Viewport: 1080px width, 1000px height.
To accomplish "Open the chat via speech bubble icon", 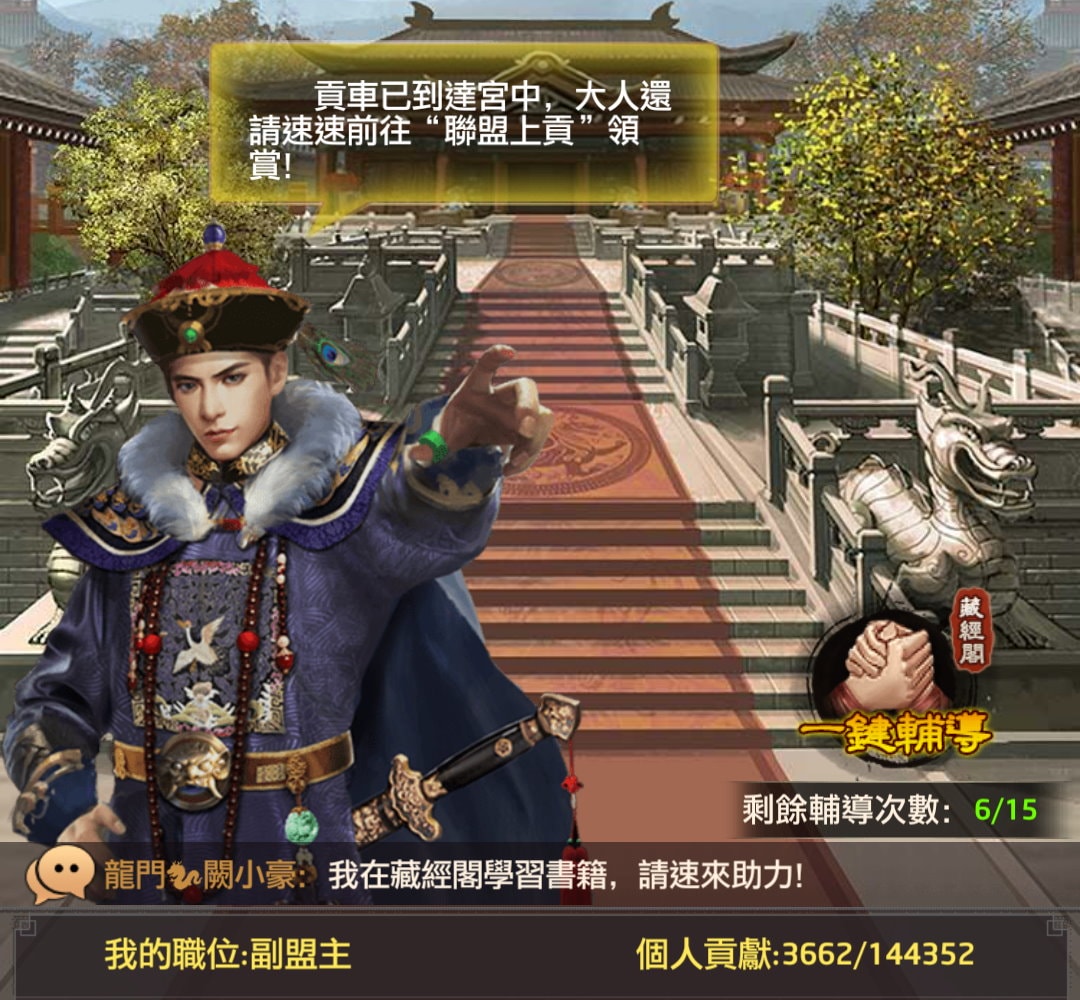I will click(60, 876).
